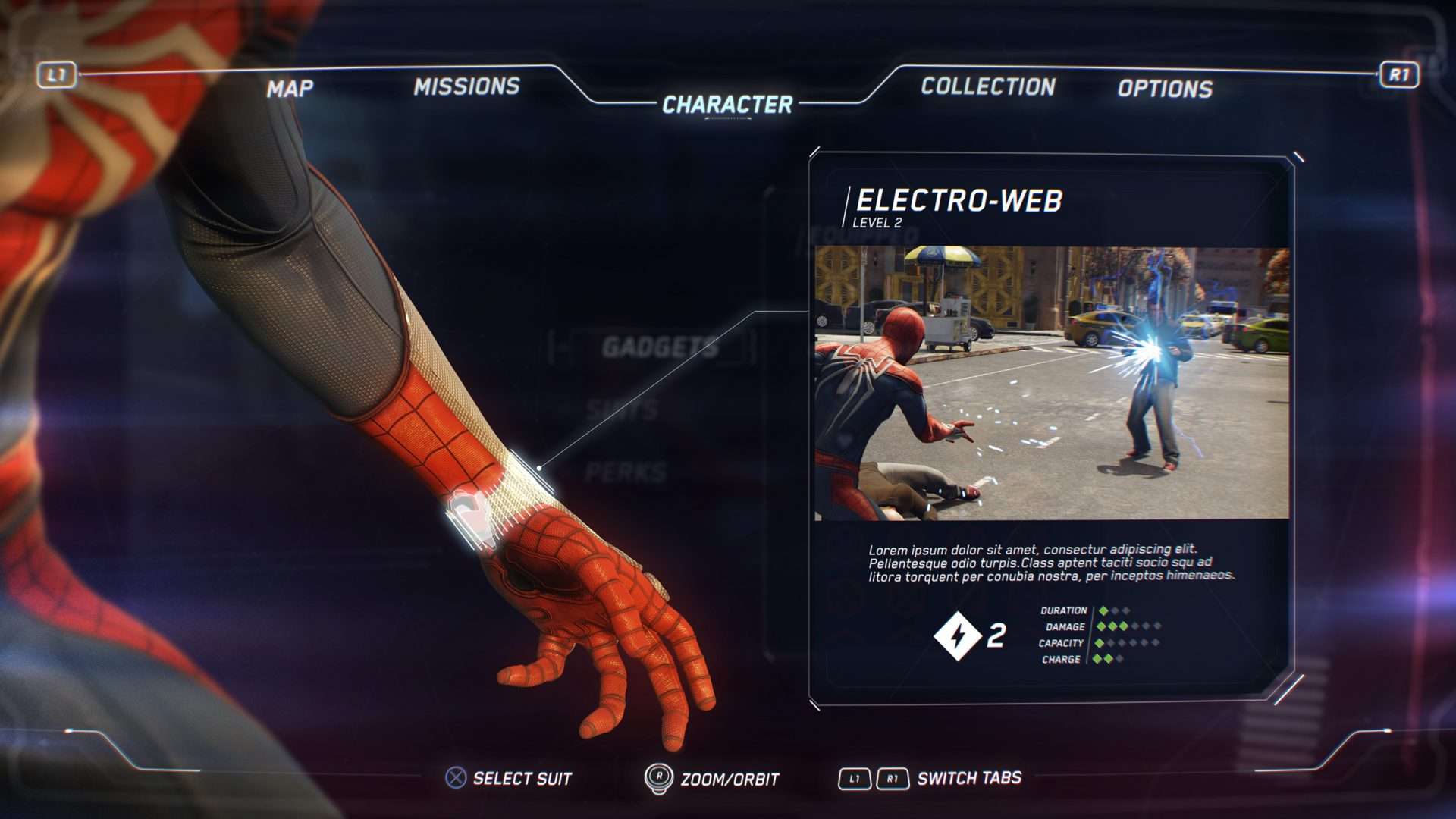
Task: Go to the Collection tab
Action: (x=987, y=86)
